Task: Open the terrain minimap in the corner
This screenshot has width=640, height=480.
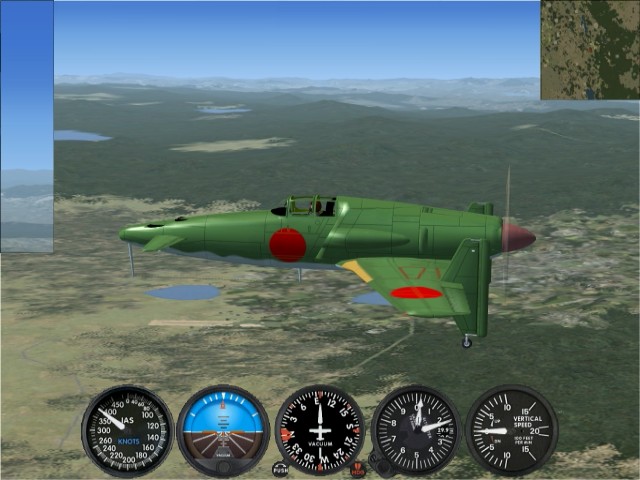Action: click(x=590, y=50)
